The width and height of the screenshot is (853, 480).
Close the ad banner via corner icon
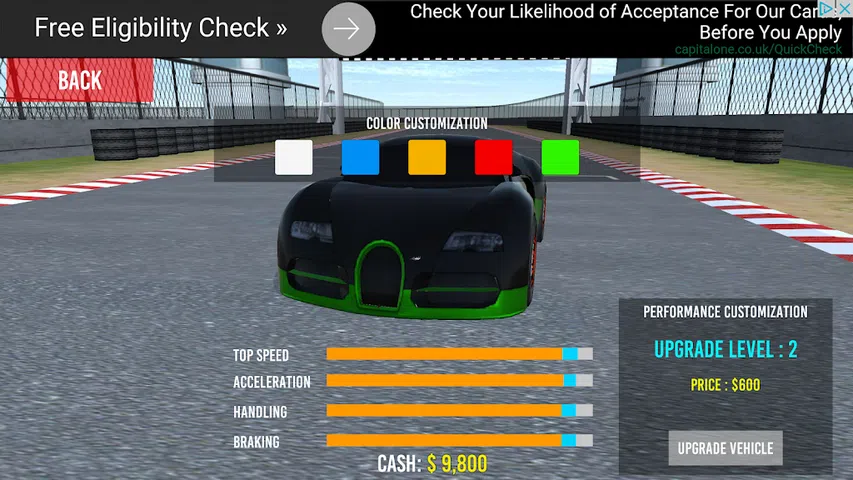coord(843,9)
